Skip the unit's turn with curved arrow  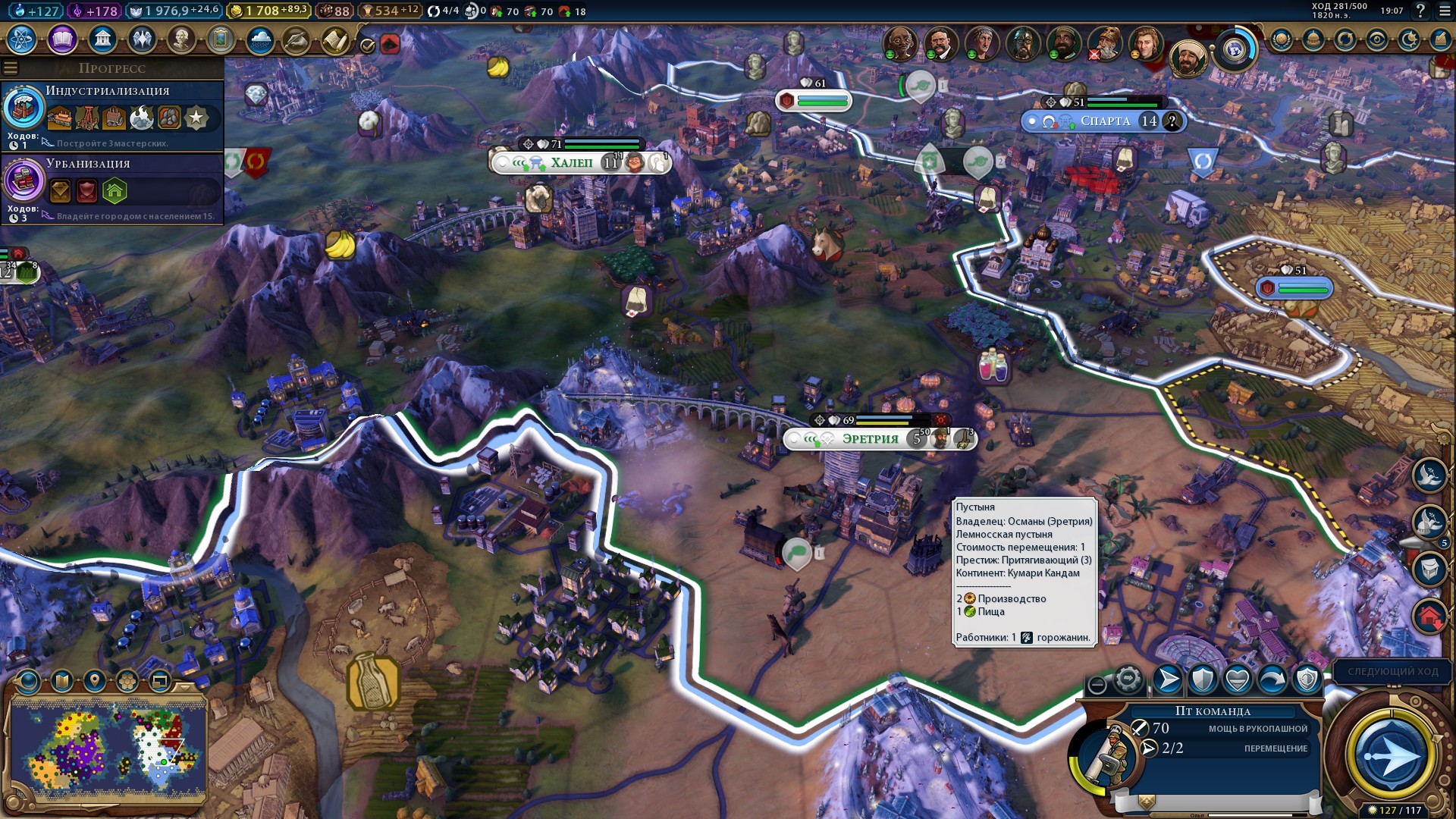(1272, 680)
